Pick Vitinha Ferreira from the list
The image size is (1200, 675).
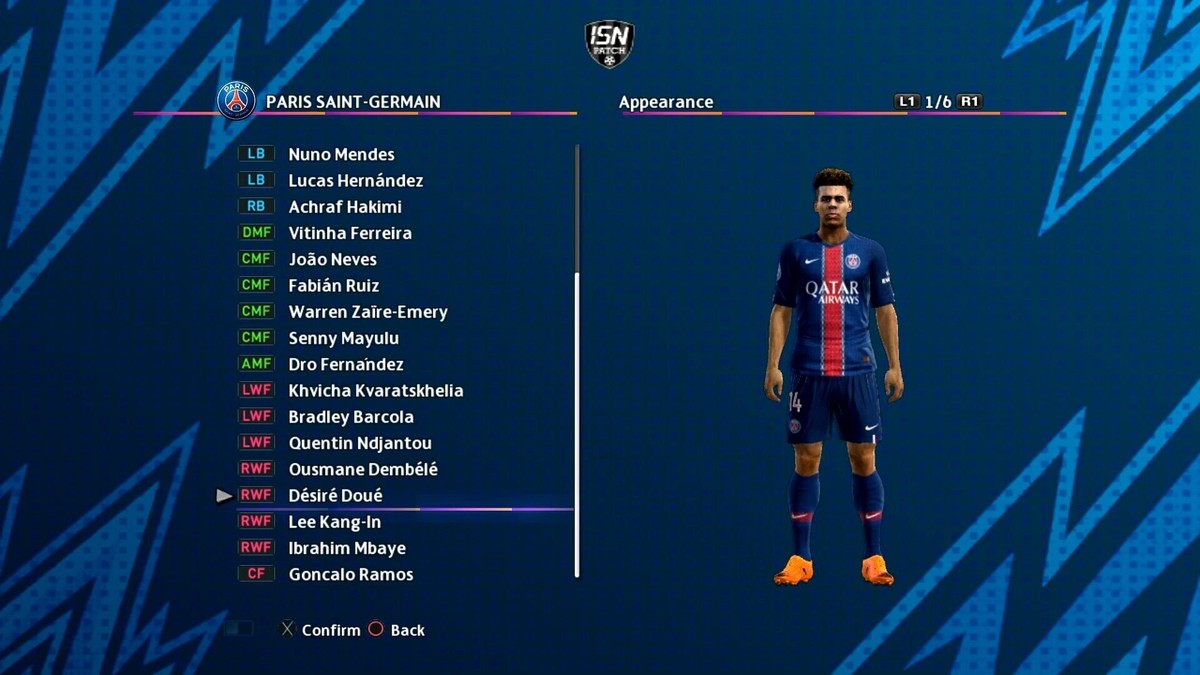[350, 233]
